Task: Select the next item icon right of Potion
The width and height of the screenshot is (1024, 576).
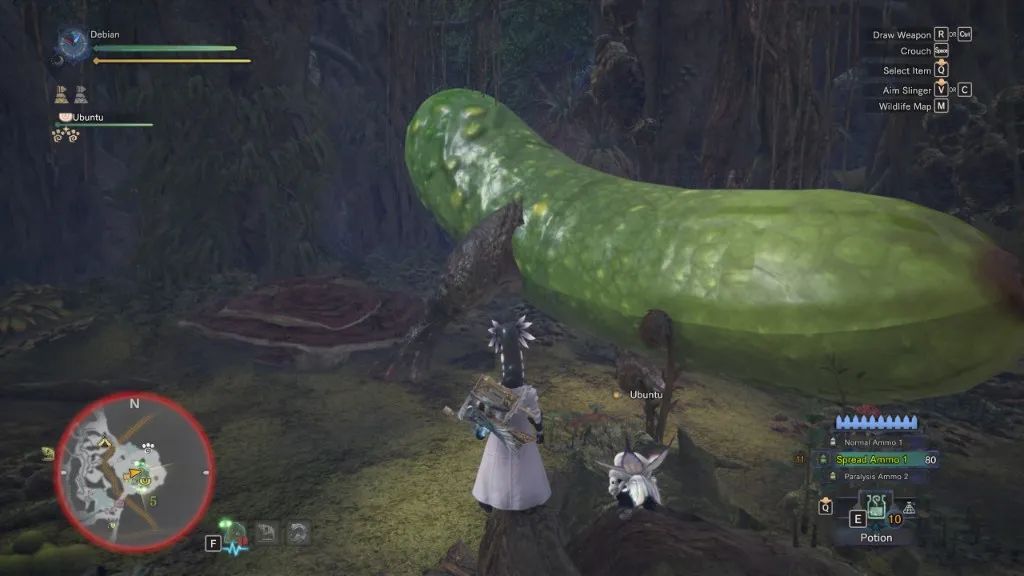Action: tap(910, 508)
